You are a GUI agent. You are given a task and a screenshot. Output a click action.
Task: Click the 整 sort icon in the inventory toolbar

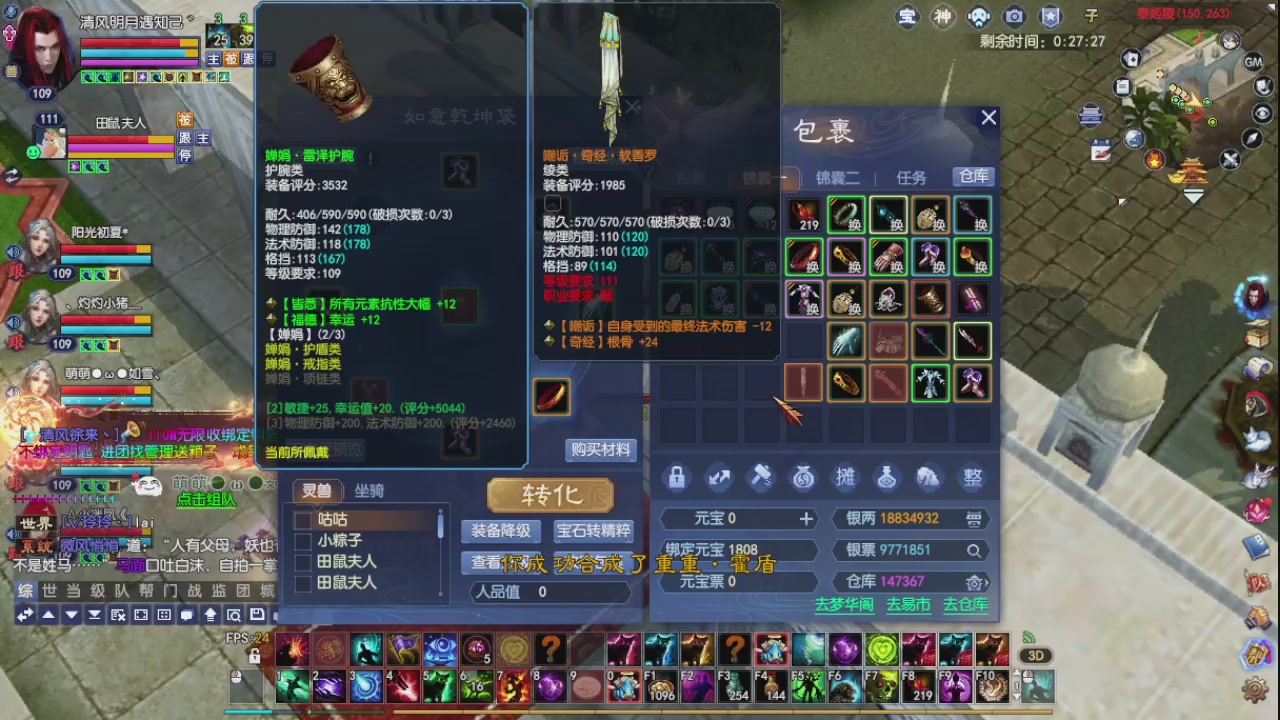pos(971,478)
